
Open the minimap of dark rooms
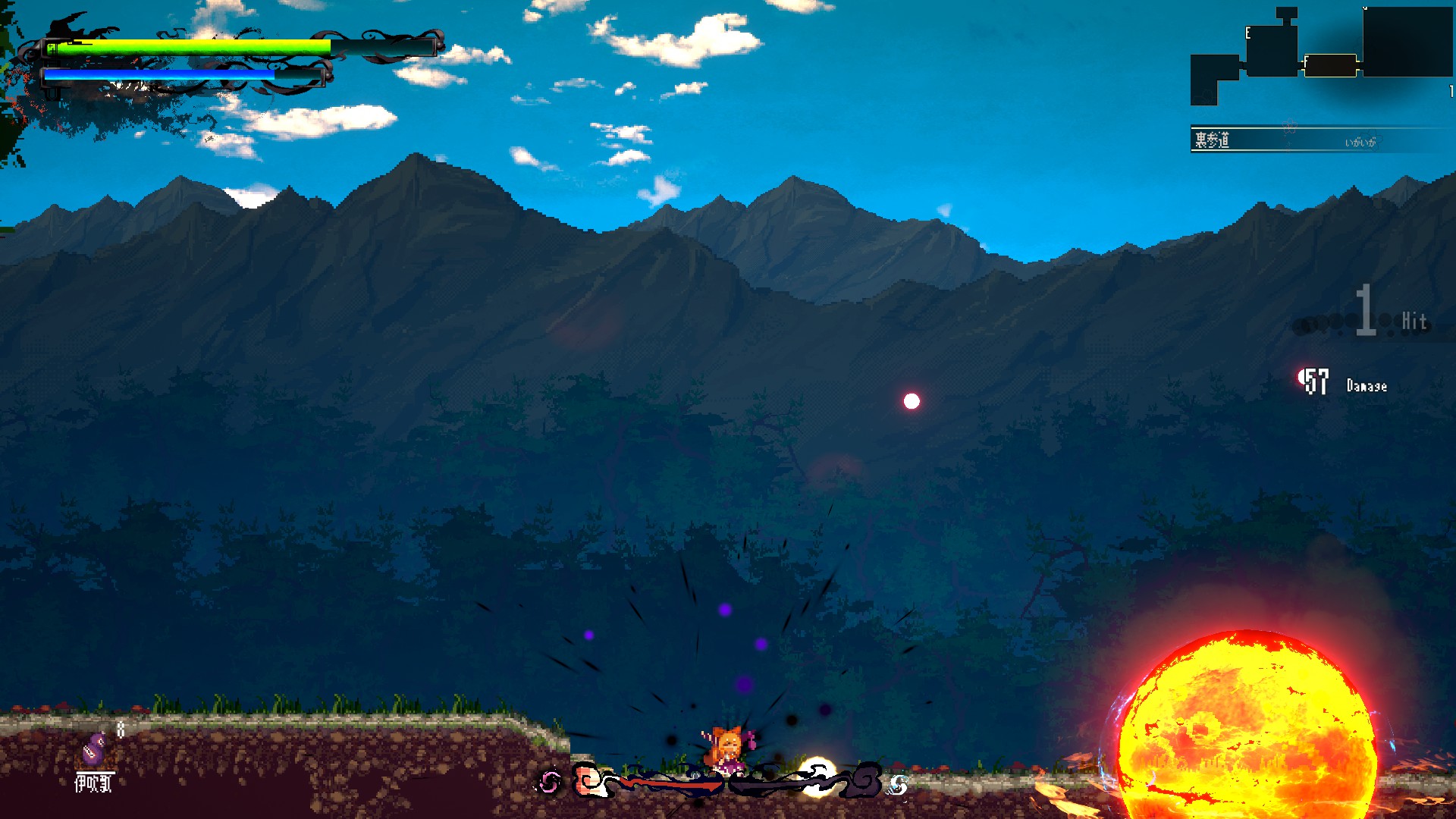(x=1321, y=55)
